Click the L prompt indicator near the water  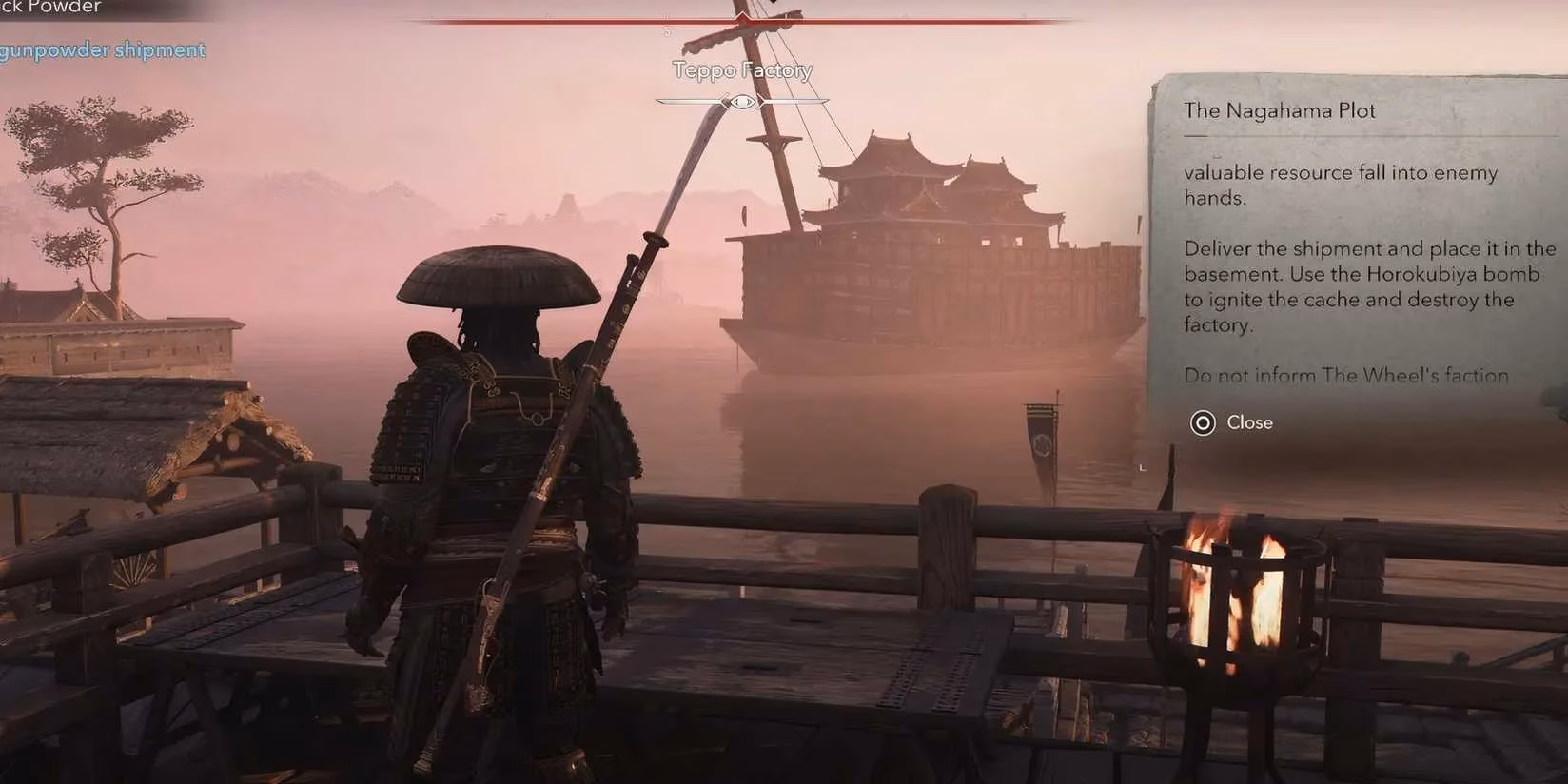coord(1141,467)
